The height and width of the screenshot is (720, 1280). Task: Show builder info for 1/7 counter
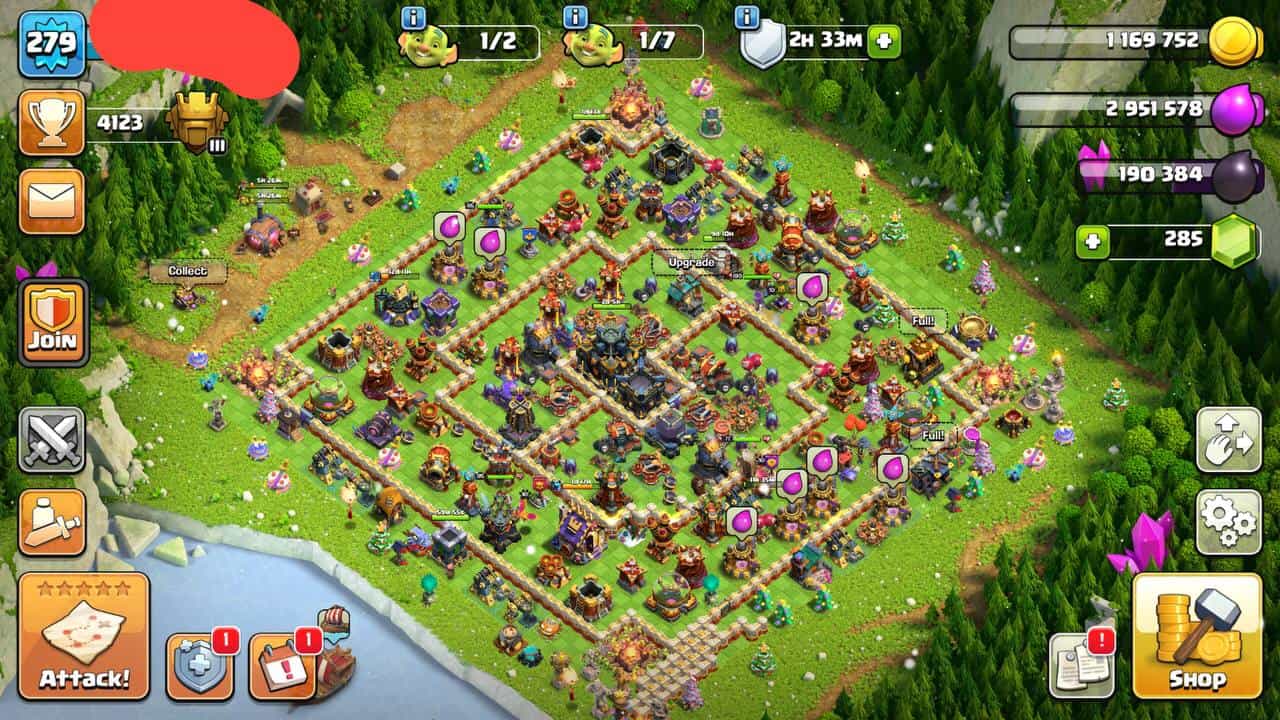coord(575,17)
